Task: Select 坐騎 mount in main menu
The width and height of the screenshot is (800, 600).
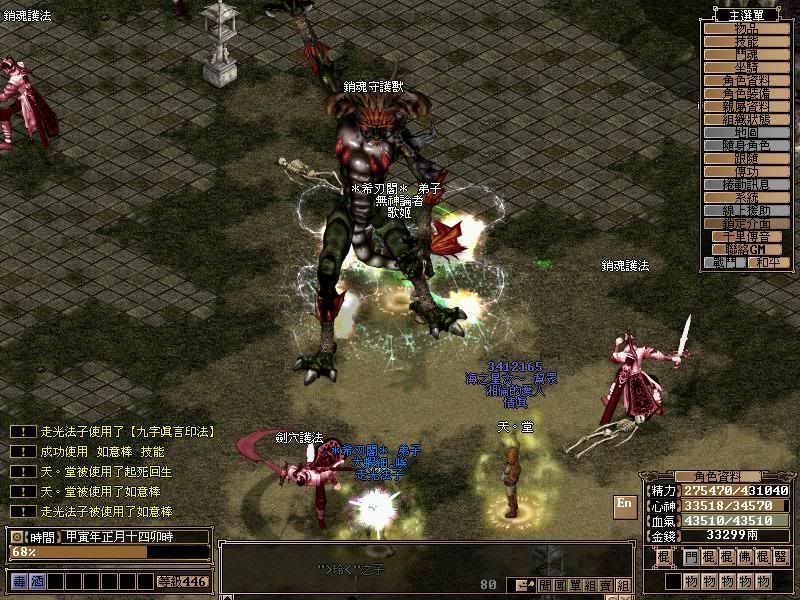Action: 747,68
